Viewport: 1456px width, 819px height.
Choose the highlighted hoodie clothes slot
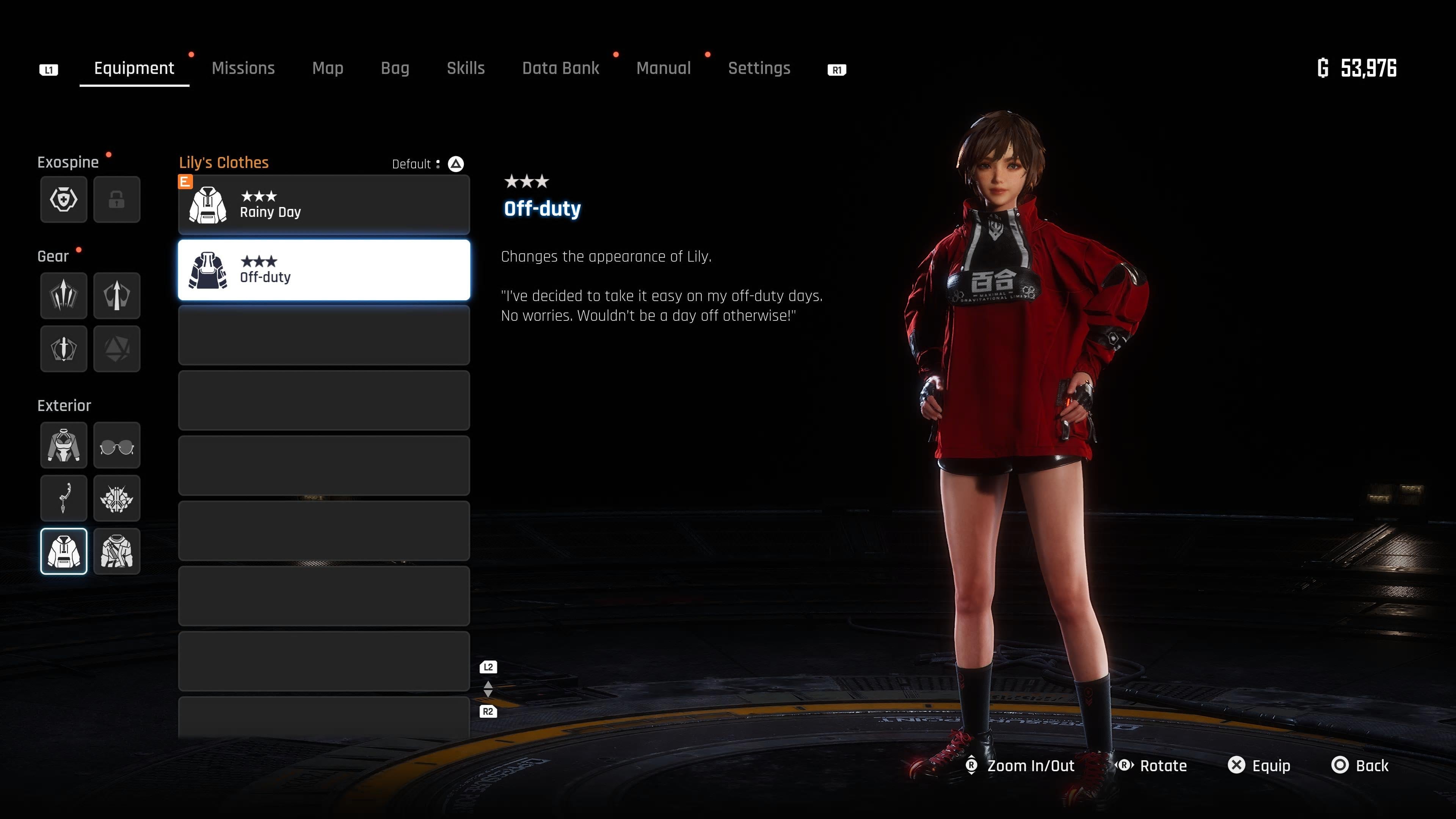pos(64,551)
